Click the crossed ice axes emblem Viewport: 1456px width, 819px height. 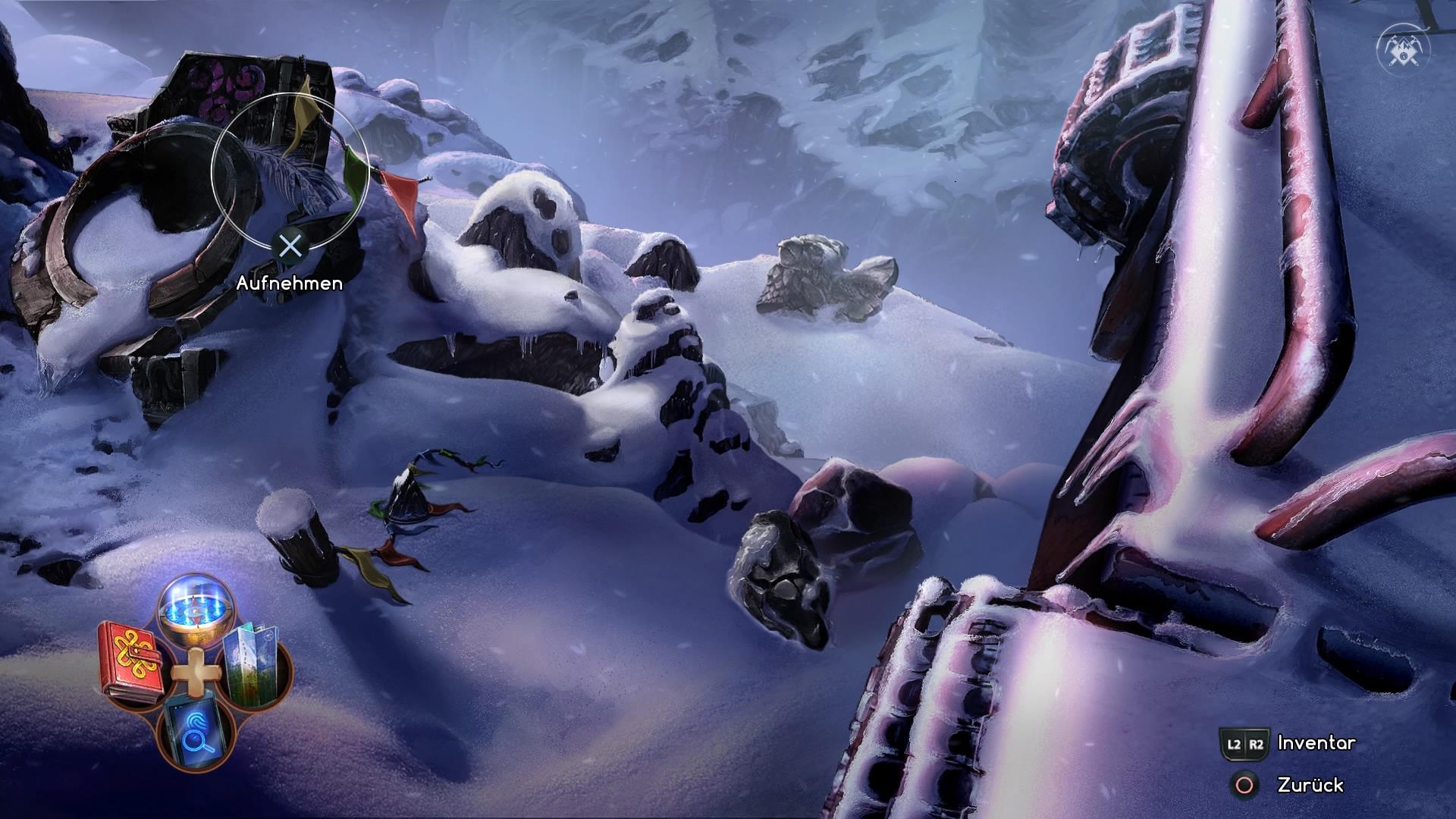[1404, 49]
